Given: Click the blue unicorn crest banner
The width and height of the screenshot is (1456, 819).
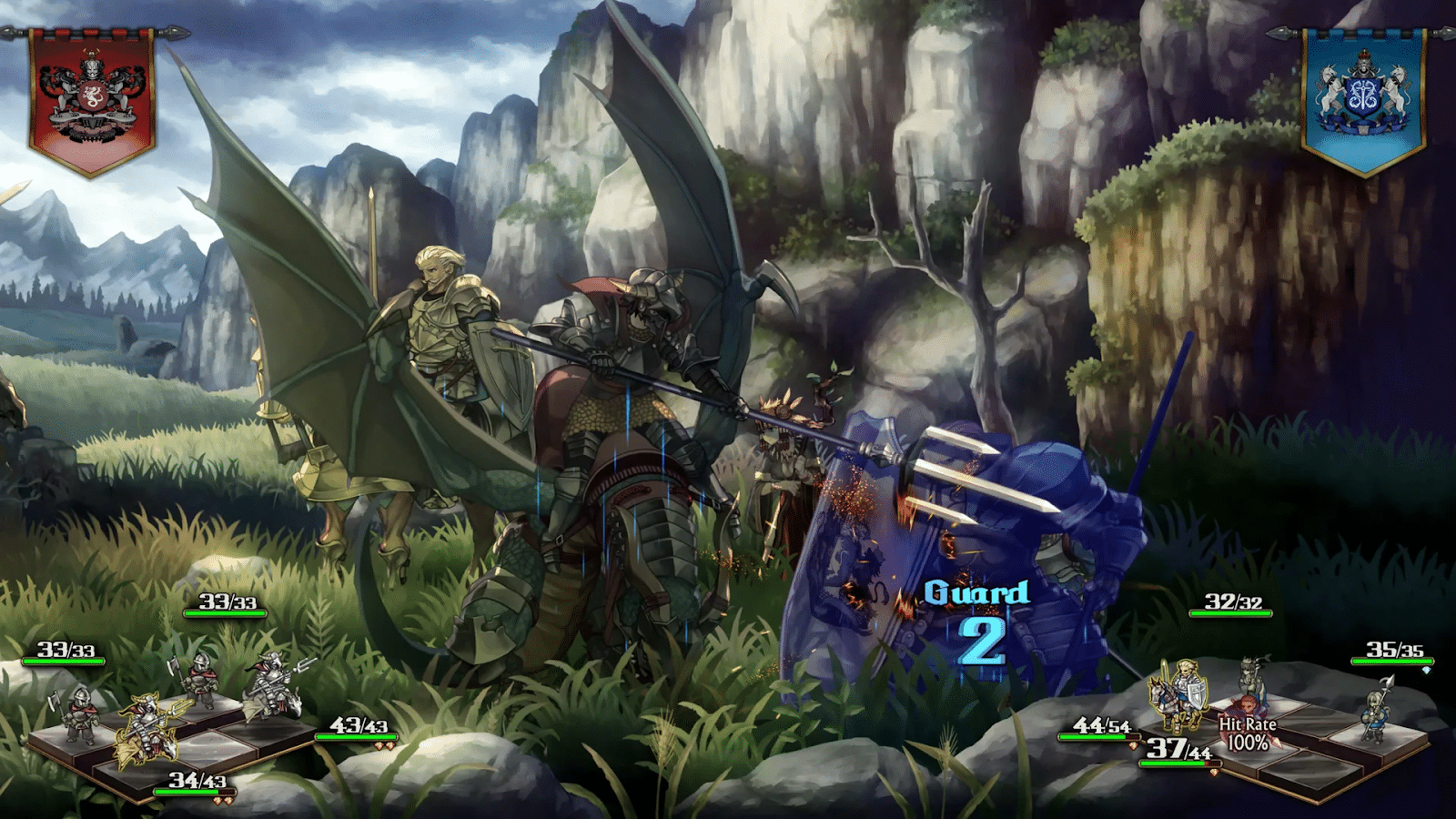Looking at the screenshot, I should click(x=1363, y=98).
